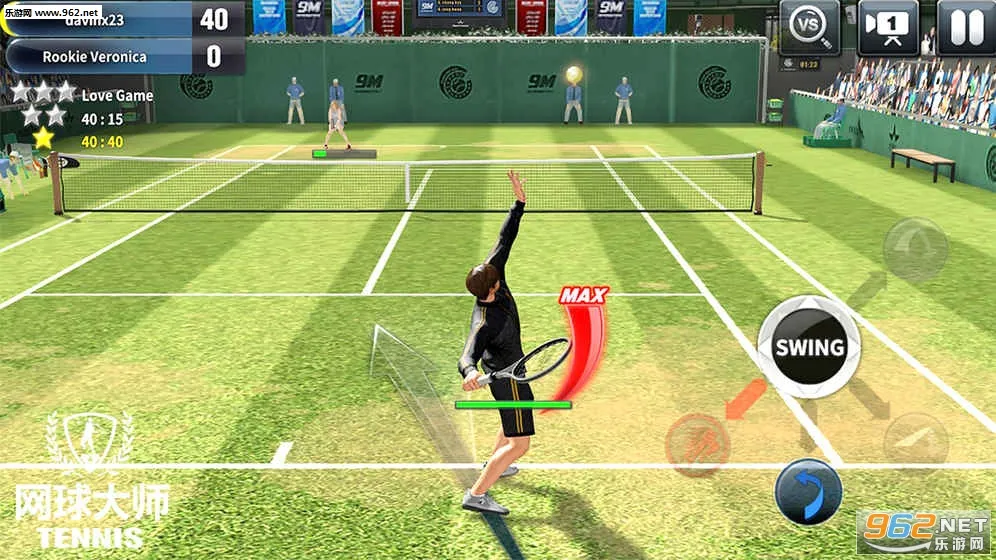The image size is (996, 560).
Task: Open the VS magnifier match info
Action: coord(810,28)
